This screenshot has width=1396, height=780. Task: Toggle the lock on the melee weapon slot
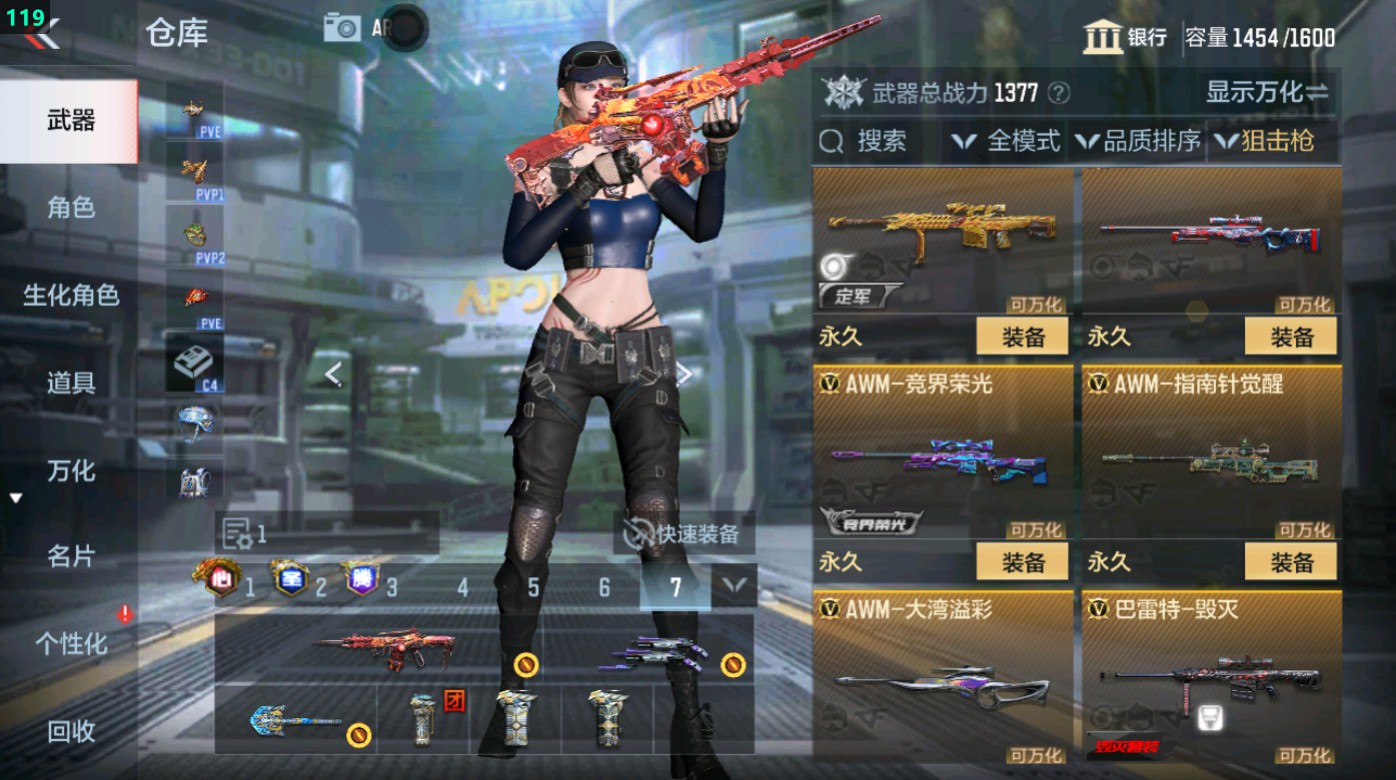pyautogui.click(x=356, y=734)
